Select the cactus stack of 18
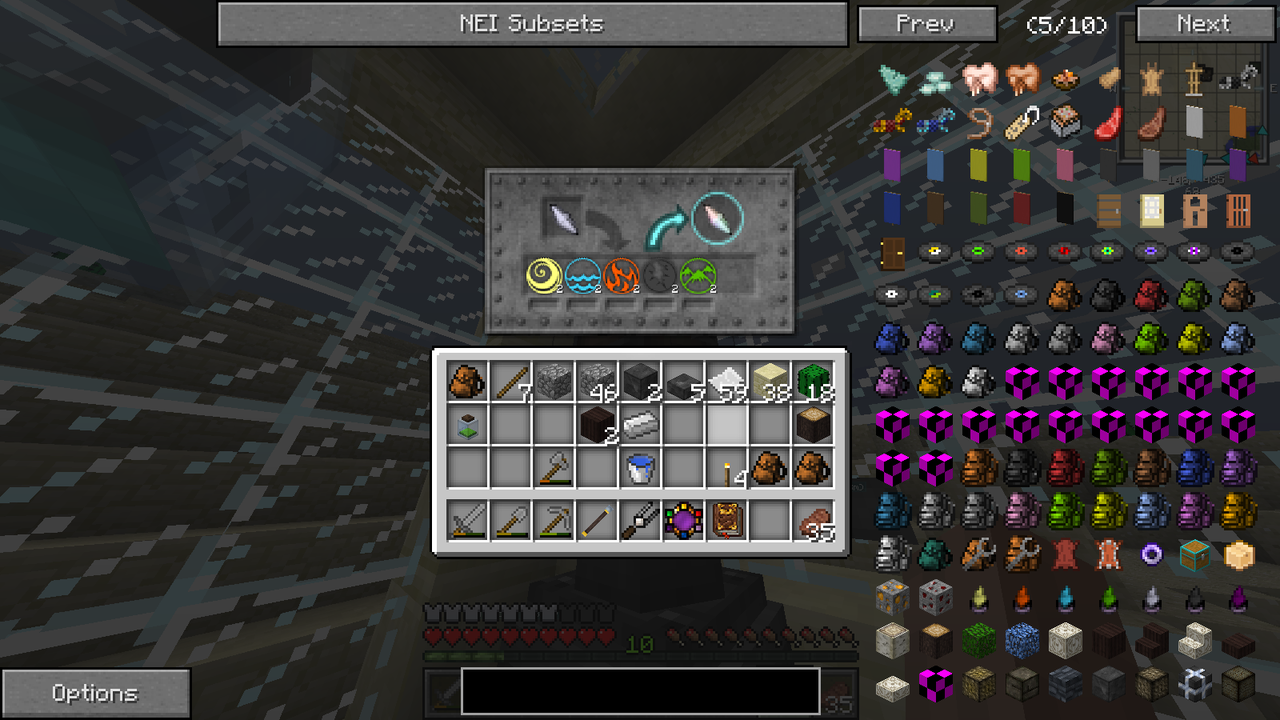Image resolution: width=1280 pixels, height=720 pixels. pos(816,381)
